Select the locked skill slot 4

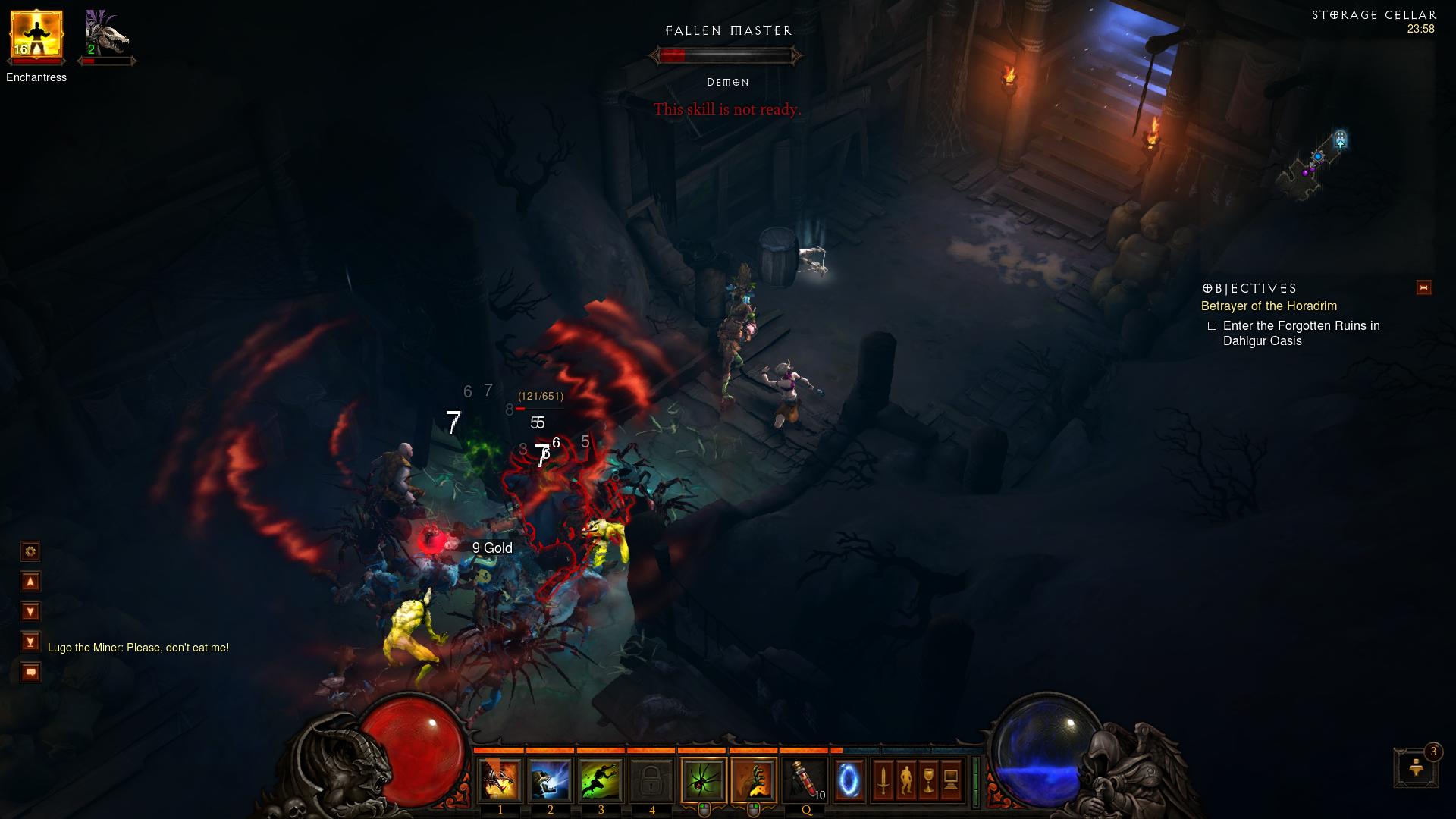[652, 780]
